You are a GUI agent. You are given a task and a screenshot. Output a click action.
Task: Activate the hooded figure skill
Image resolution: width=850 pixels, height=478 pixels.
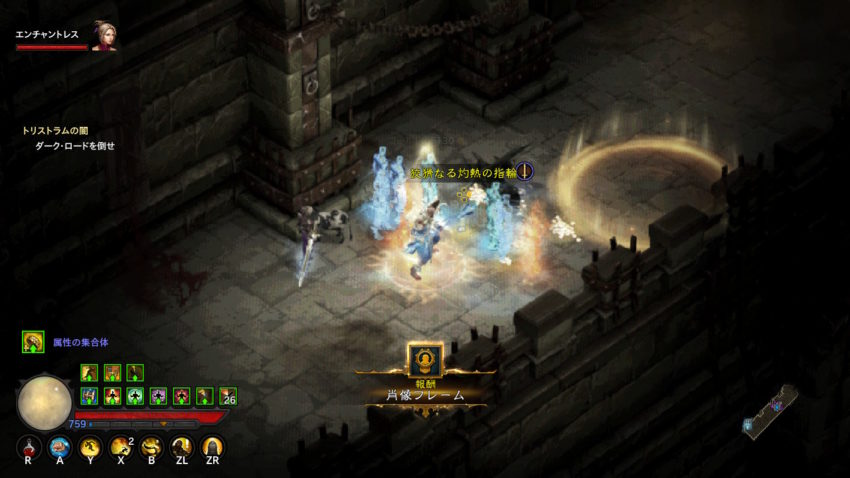pyautogui.click(x=212, y=448)
